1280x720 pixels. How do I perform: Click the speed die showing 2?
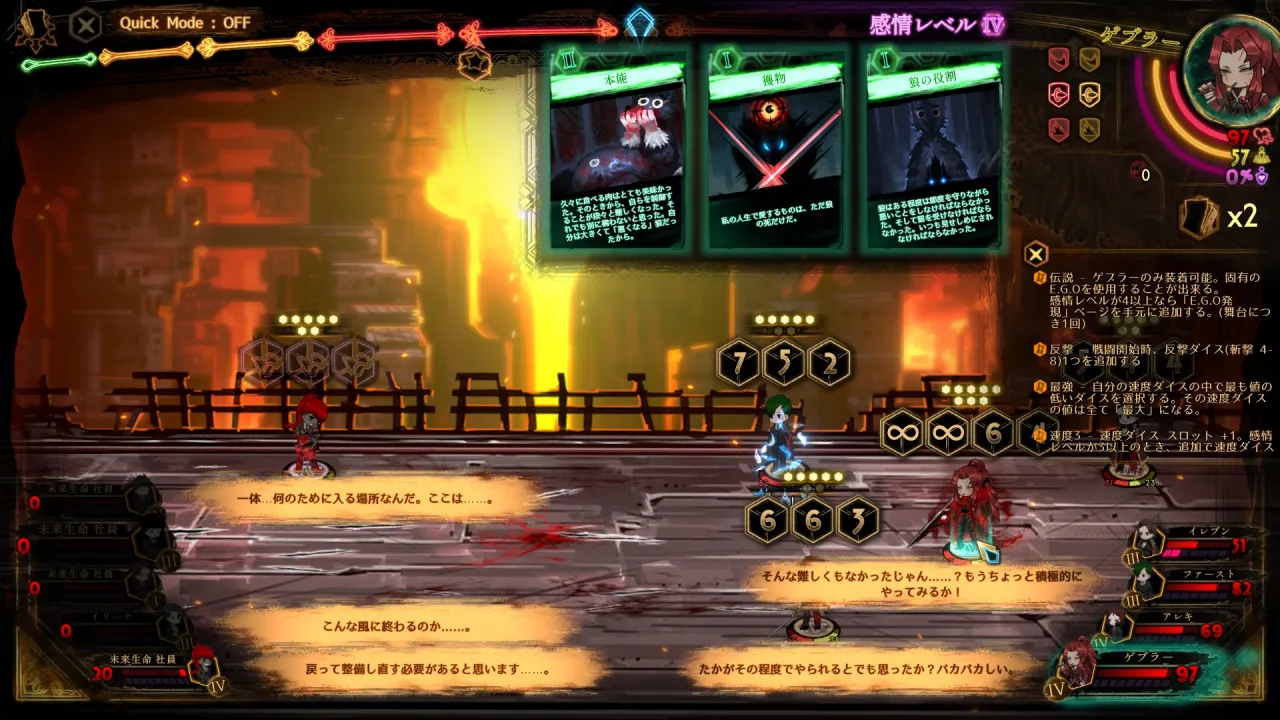[x=829, y=363]
